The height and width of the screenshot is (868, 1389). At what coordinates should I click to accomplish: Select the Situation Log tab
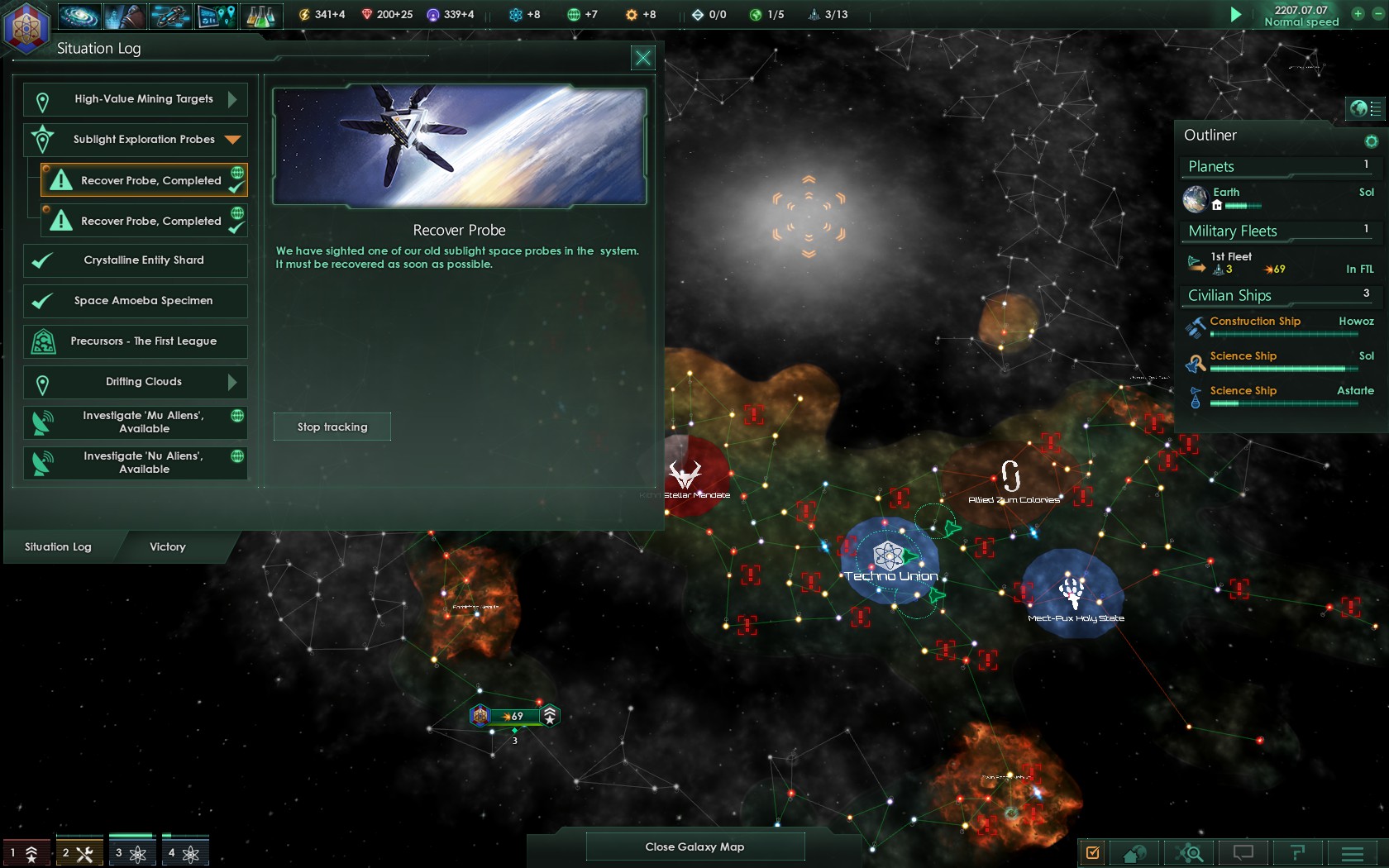tap(56, 546)
